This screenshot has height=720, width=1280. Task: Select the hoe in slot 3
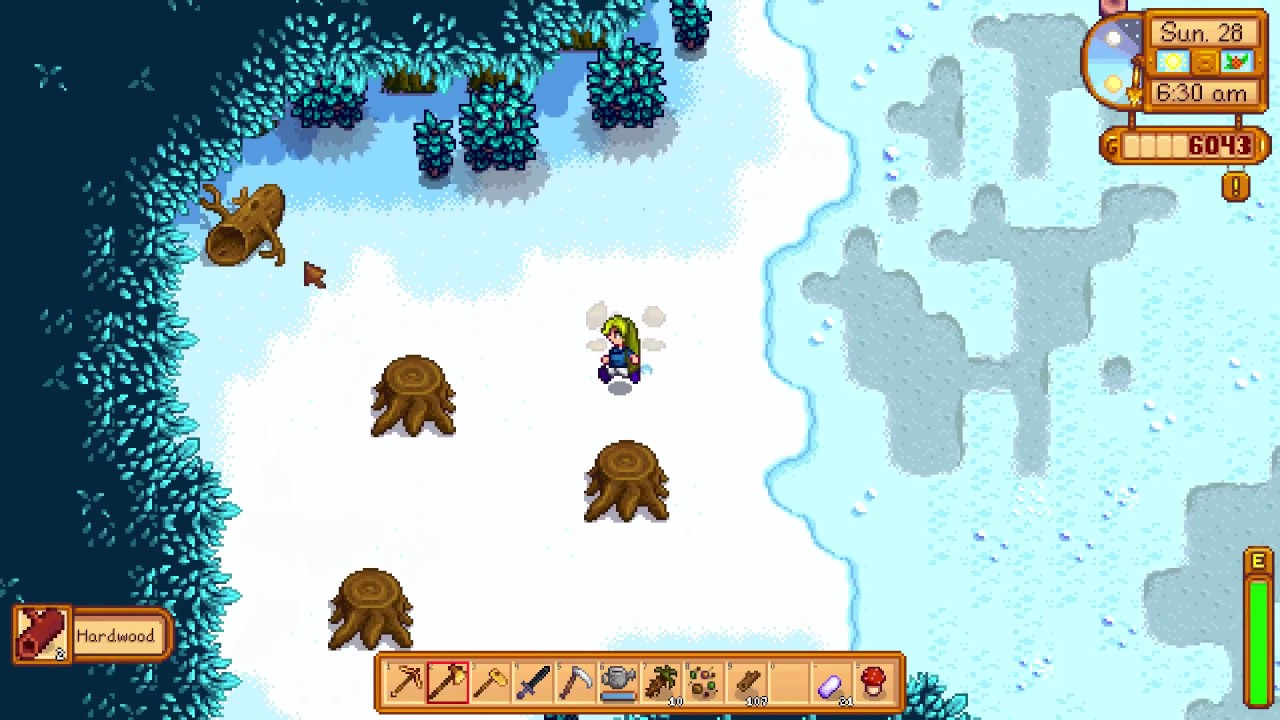pos(489,683)
